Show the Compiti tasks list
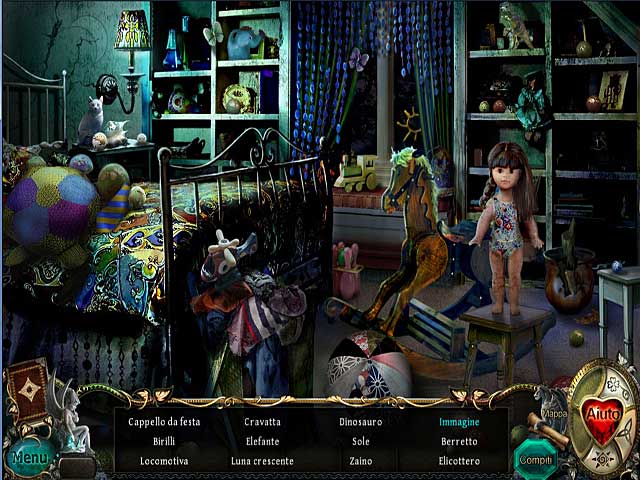The image size is (640, 480). pyautogui.click(x=535, y=458)
